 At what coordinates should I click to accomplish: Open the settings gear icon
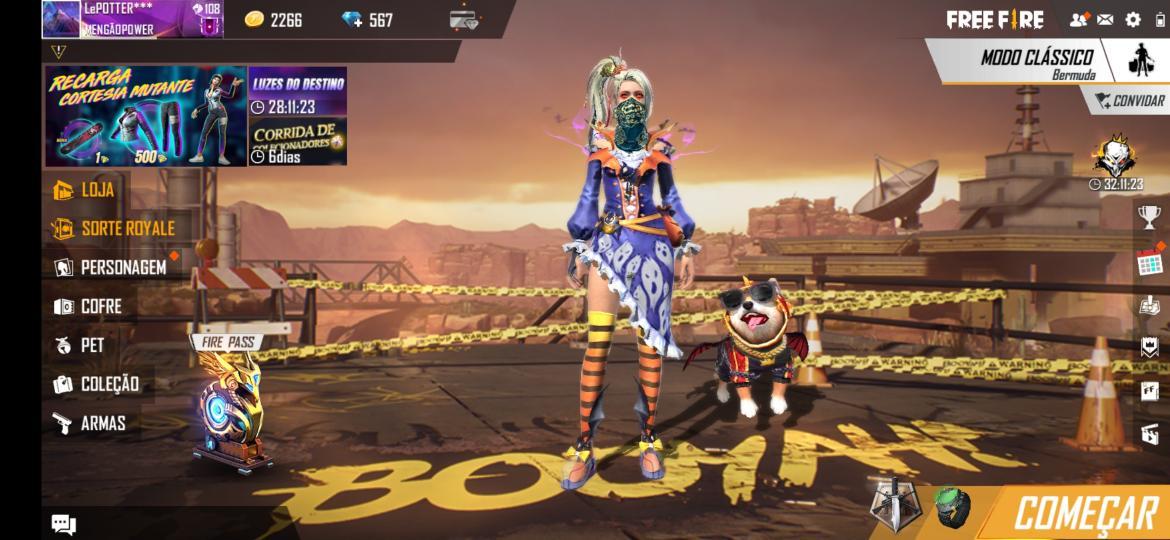click(1132, 19)
